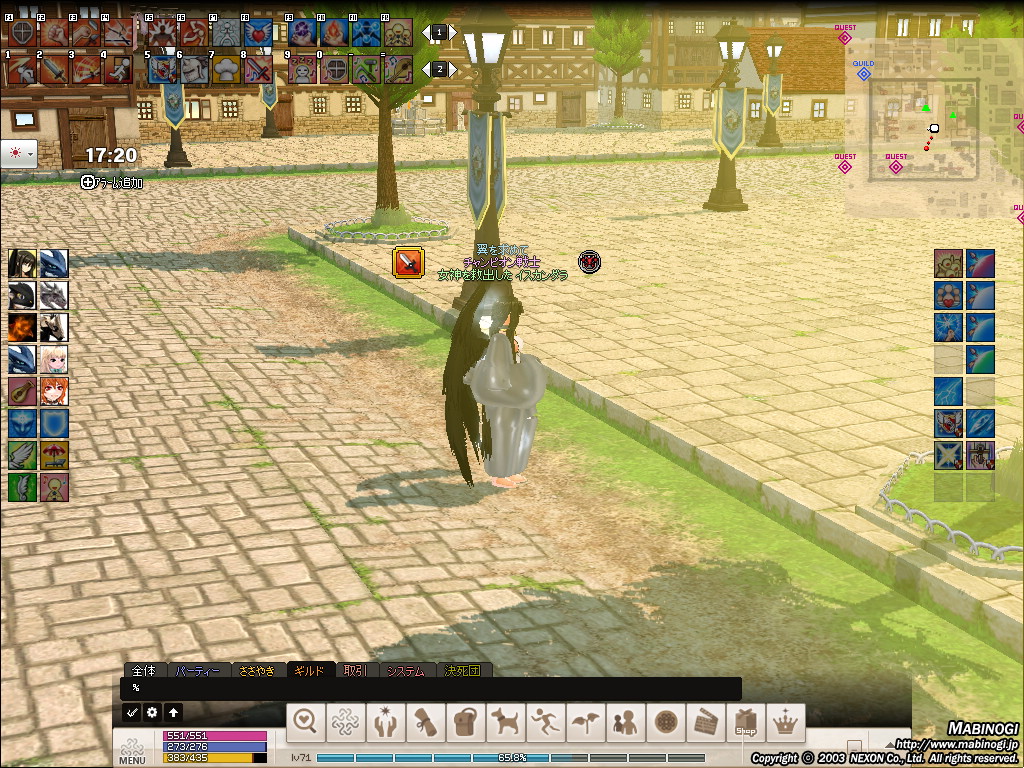The image size is (1024, 768).
Task: Select the パーティー chat tab
Action: coord(197,671)
